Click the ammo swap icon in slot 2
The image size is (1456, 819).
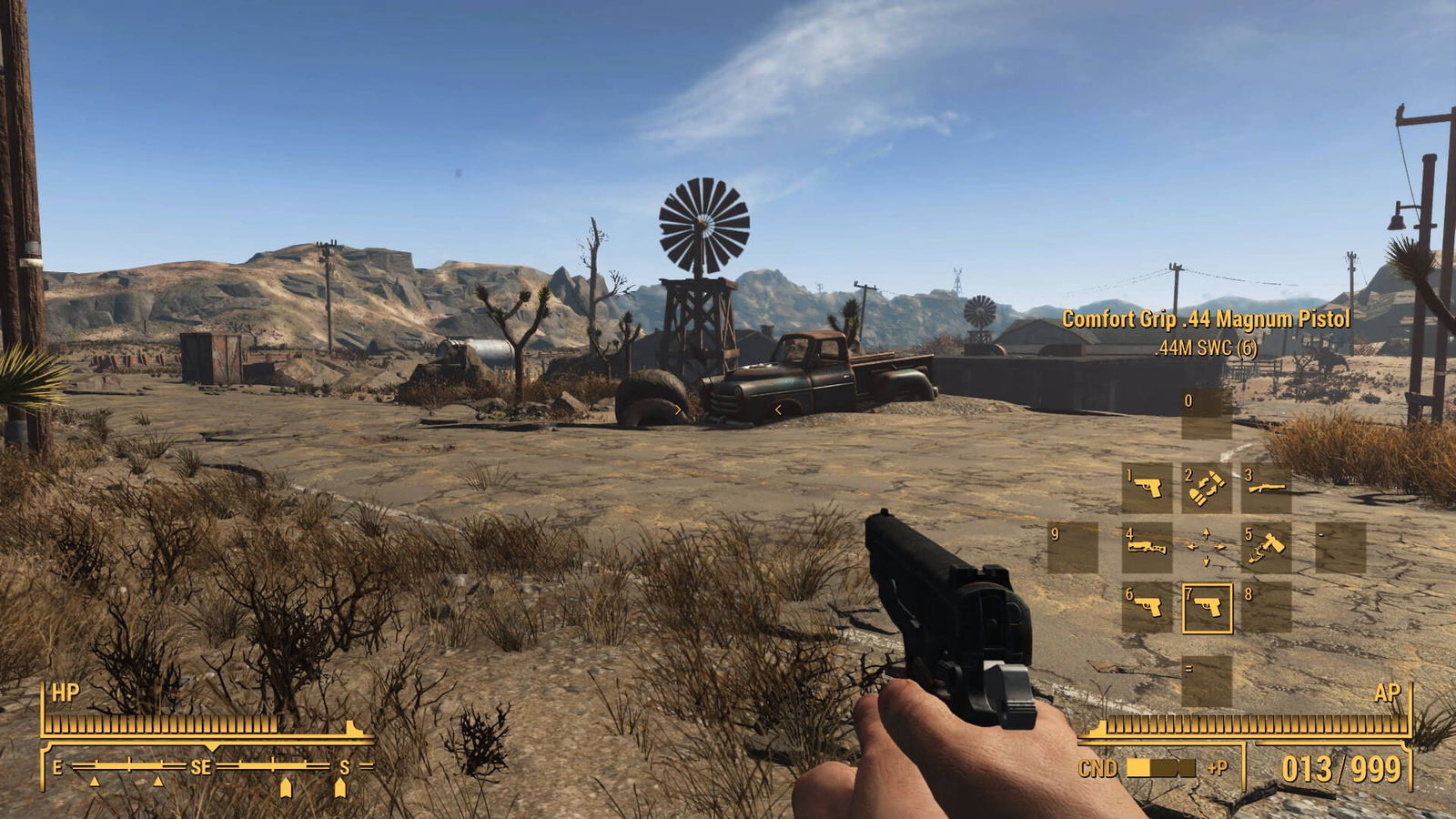pyautogui.click(x=1206, y=489)
